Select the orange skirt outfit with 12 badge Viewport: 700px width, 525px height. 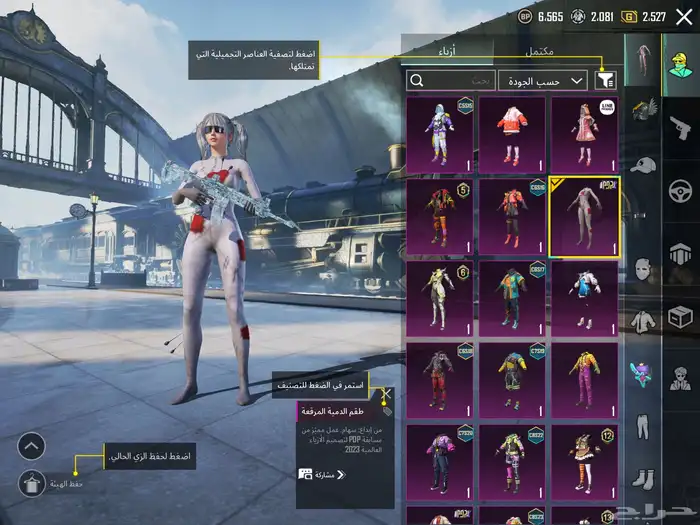pyautogui.click(x=584, y=460)
